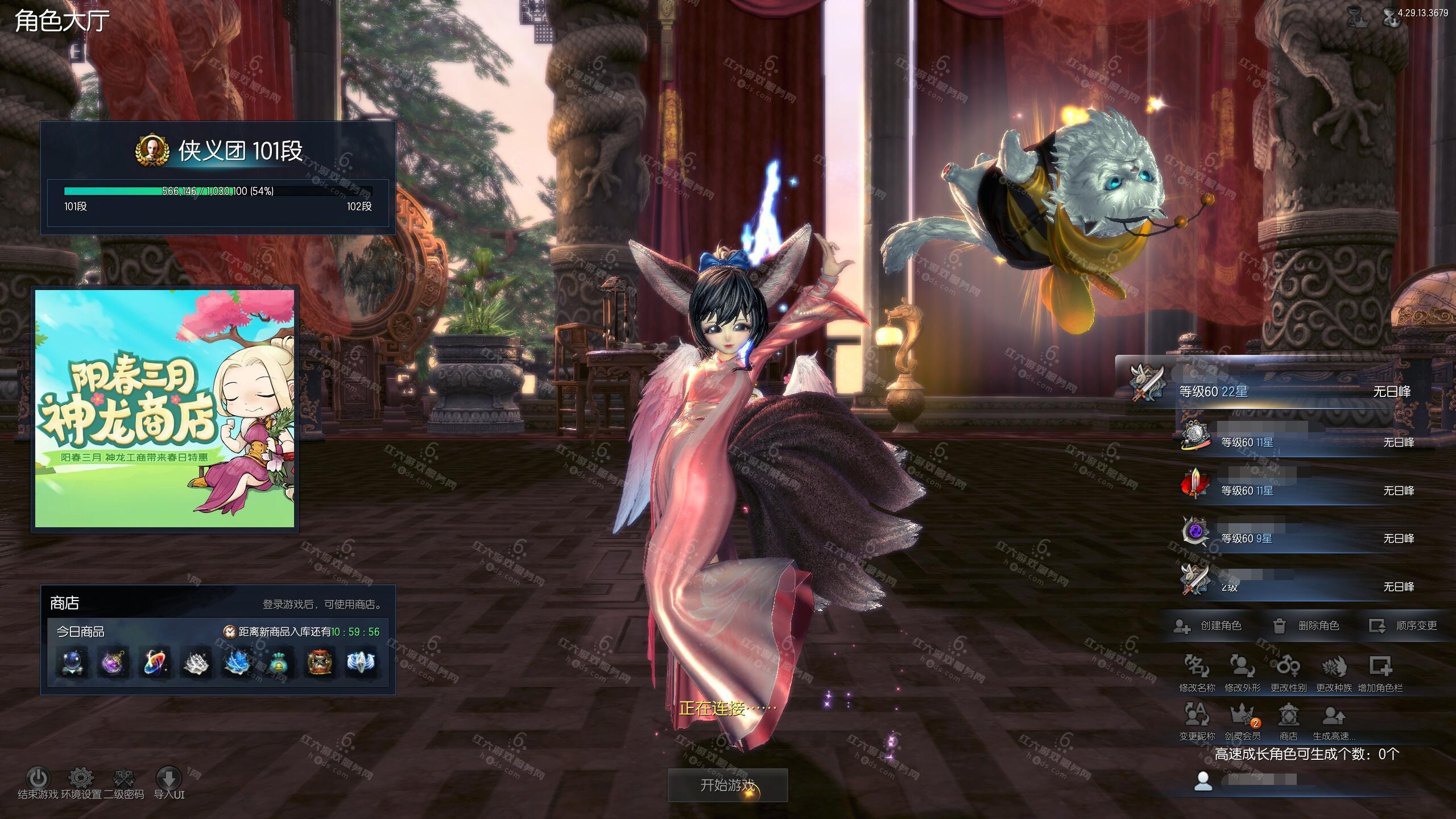Open 顺序变更 order change

click(1403, 626)
